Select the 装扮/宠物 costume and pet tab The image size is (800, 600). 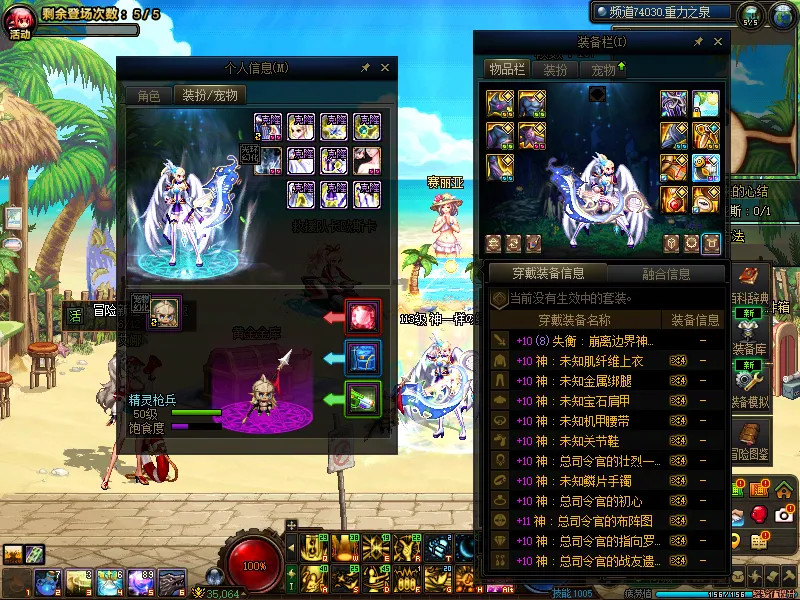pyautogui.click(x=210, y=96)
